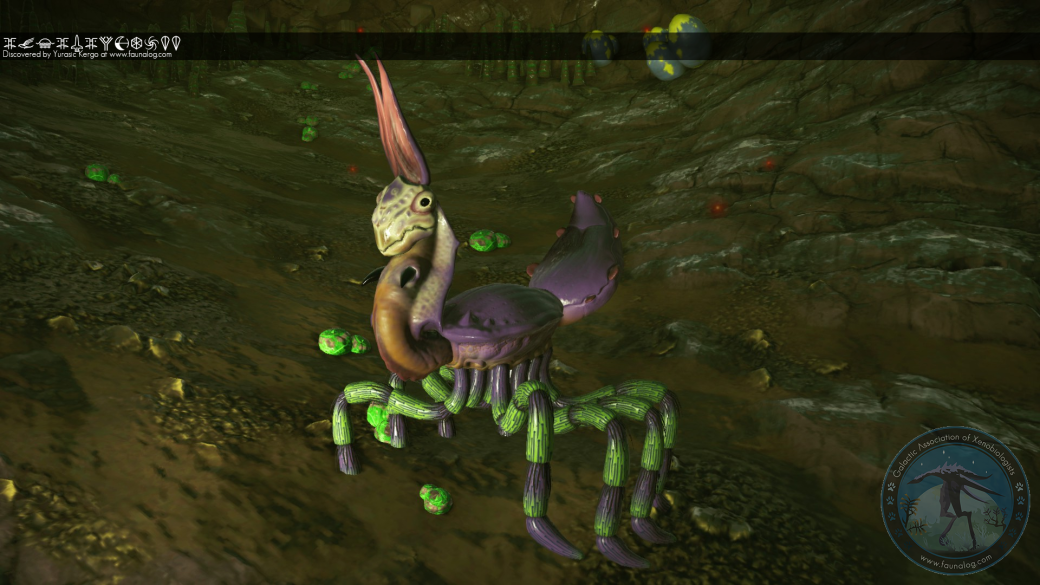Screen dimensions: 1040x585
Task: Open the www.faunalog.com discovery credit link
Action: [140, 55]
